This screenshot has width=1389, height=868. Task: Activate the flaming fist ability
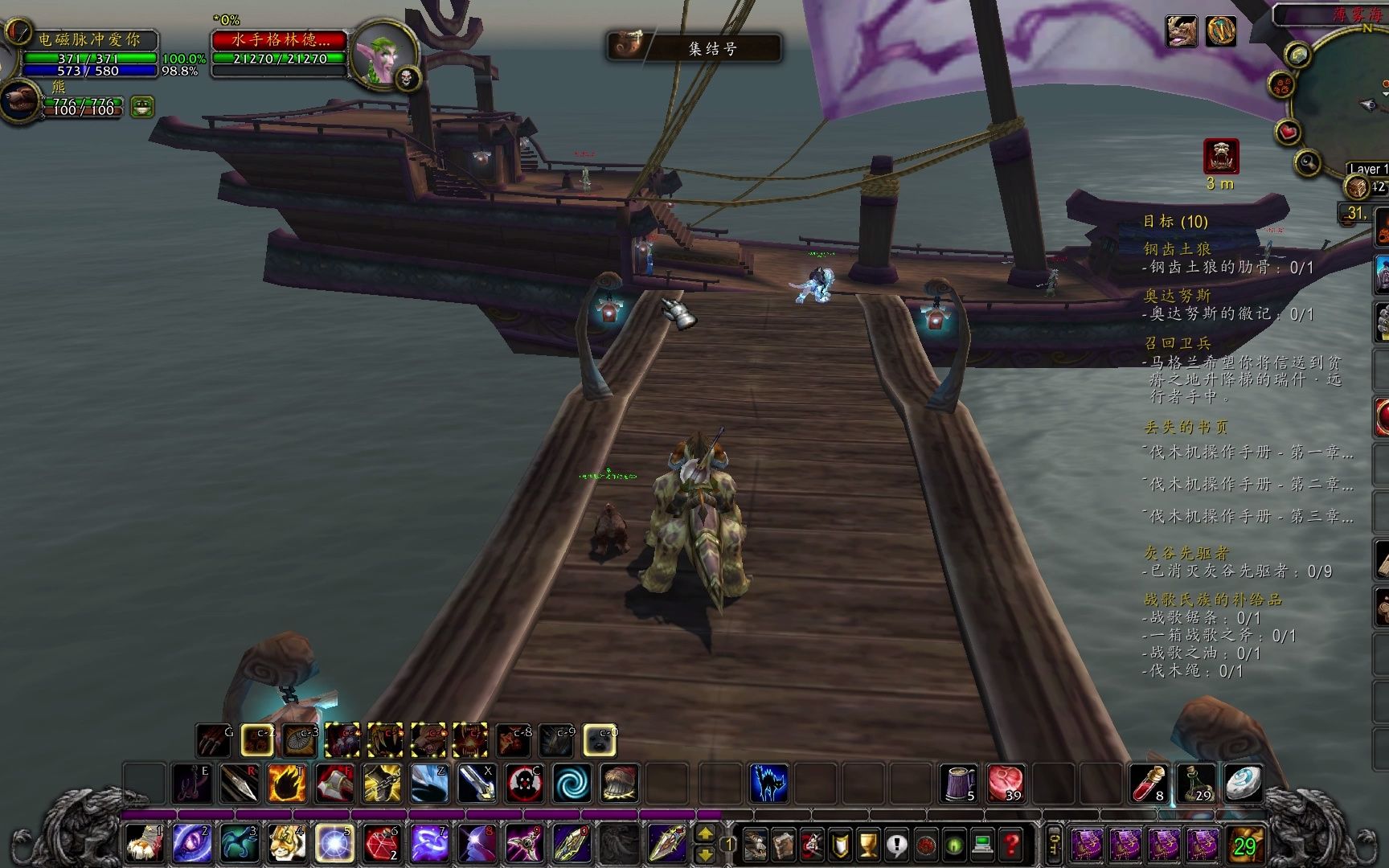(x=287, y=783)
